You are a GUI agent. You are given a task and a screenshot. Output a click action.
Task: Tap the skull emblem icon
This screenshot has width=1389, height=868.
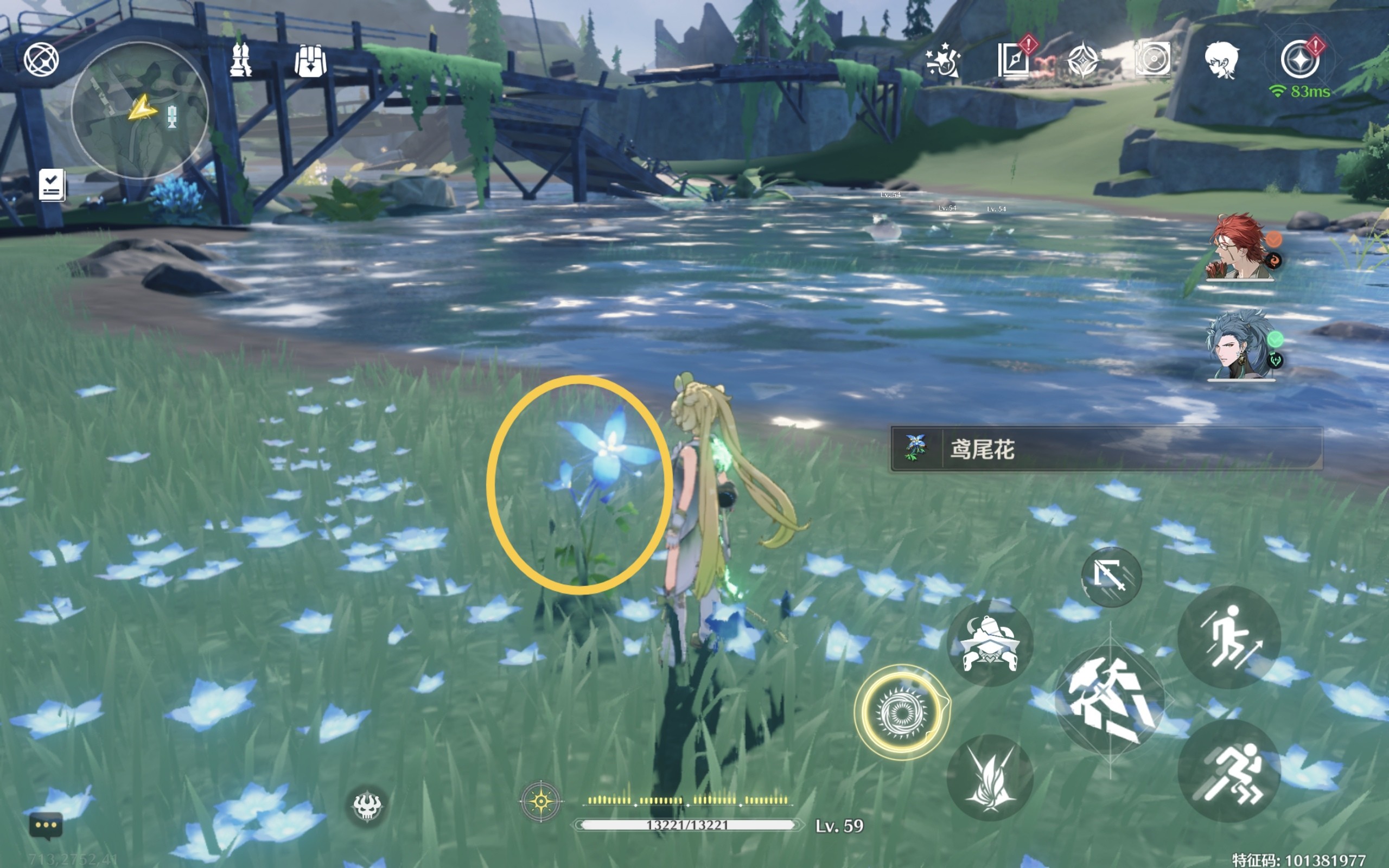point(367,806)
